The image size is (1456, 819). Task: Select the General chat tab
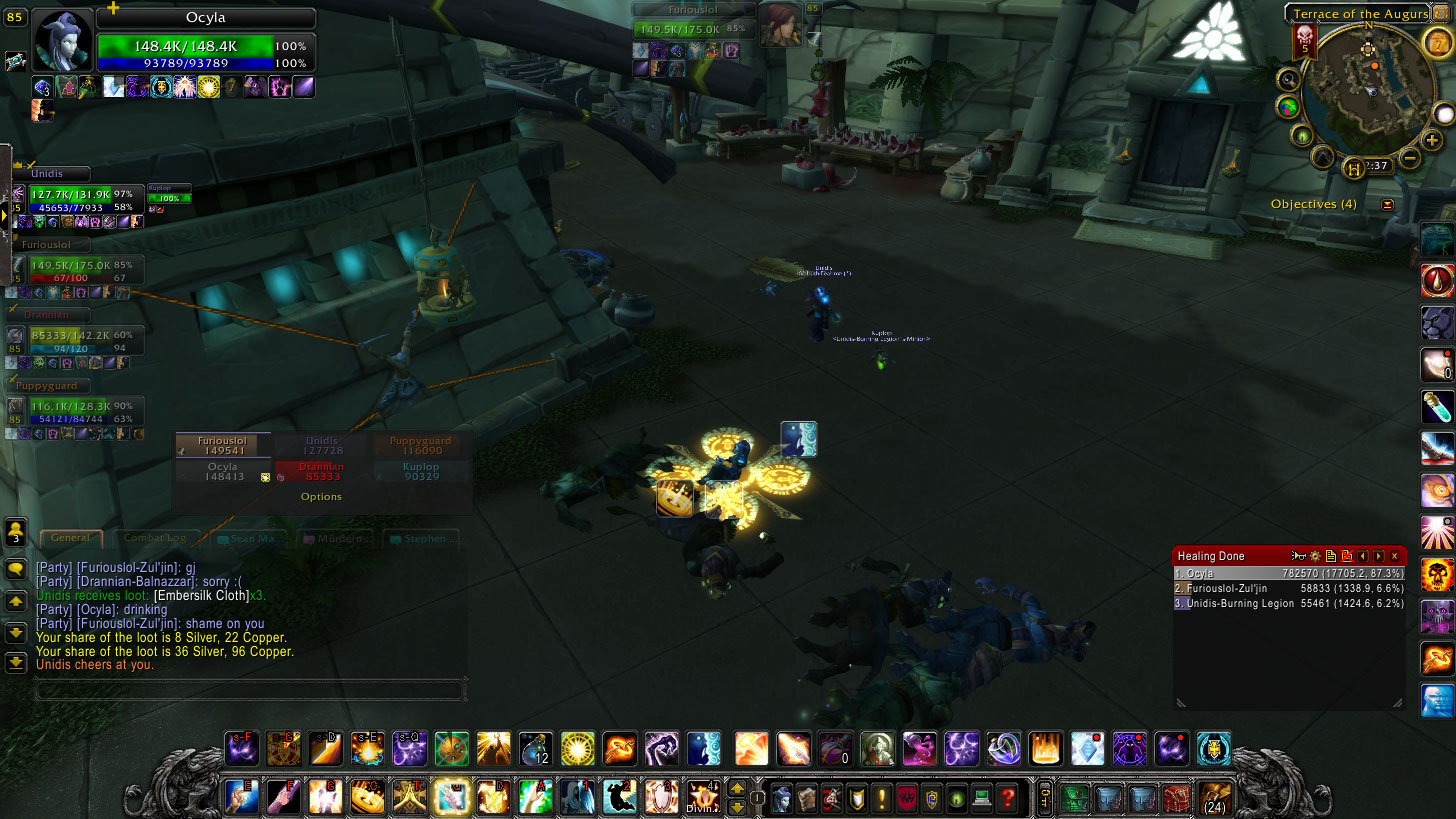[x=70, y=538]
